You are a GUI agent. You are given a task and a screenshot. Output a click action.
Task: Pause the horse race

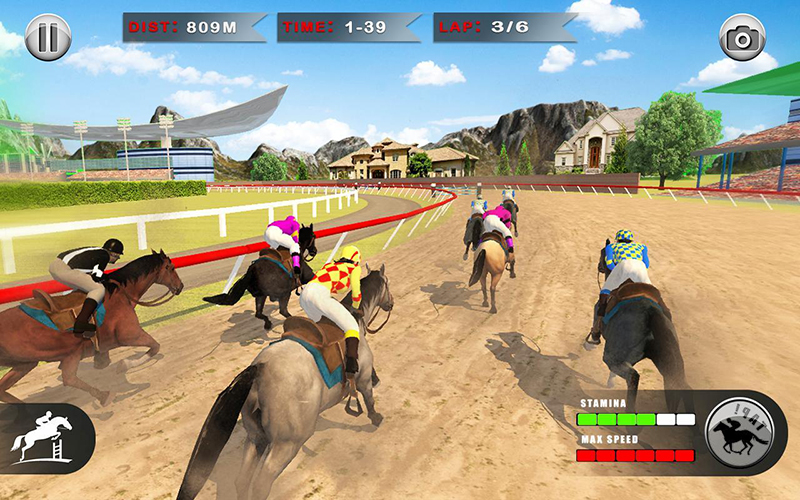[x=48, y=38]
